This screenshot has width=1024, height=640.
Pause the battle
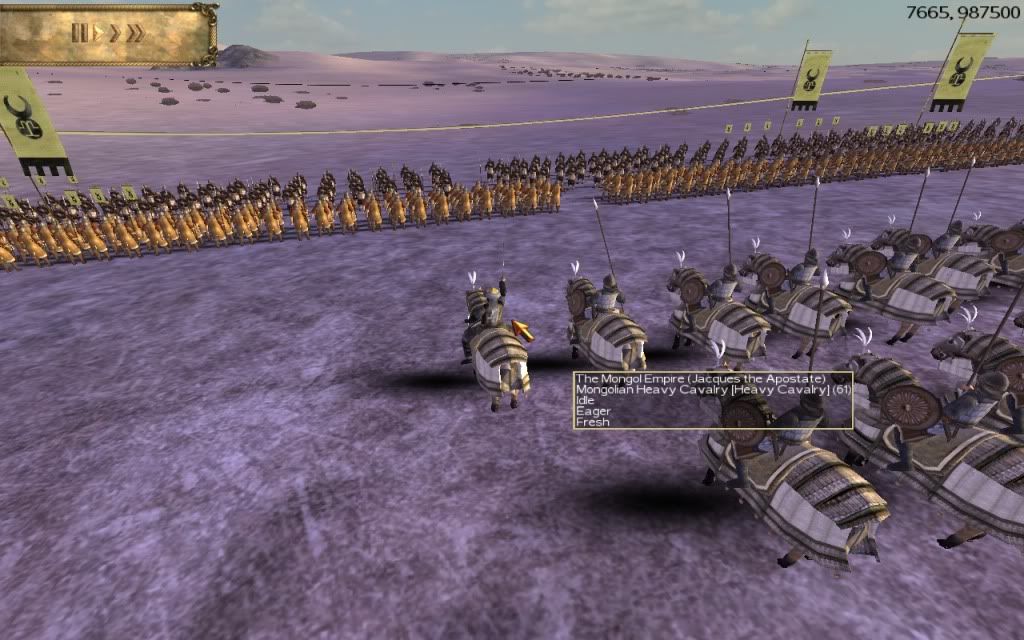79,33
